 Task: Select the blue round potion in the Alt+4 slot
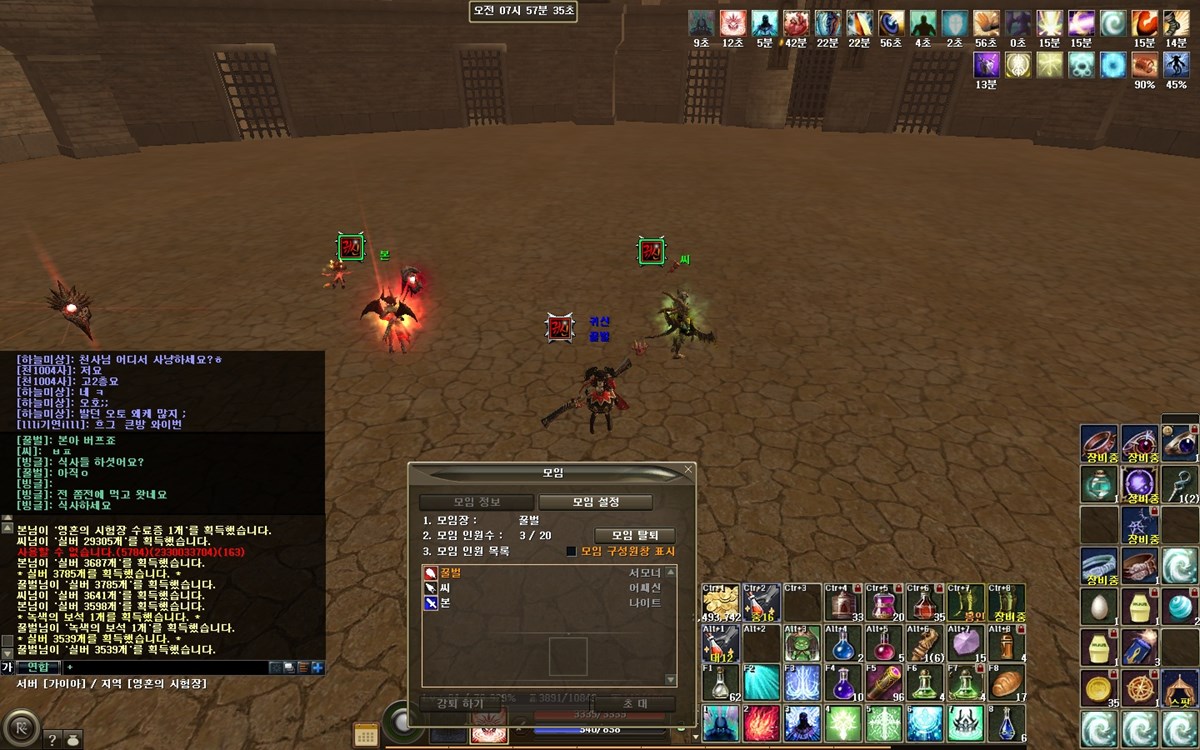[843, 643]
